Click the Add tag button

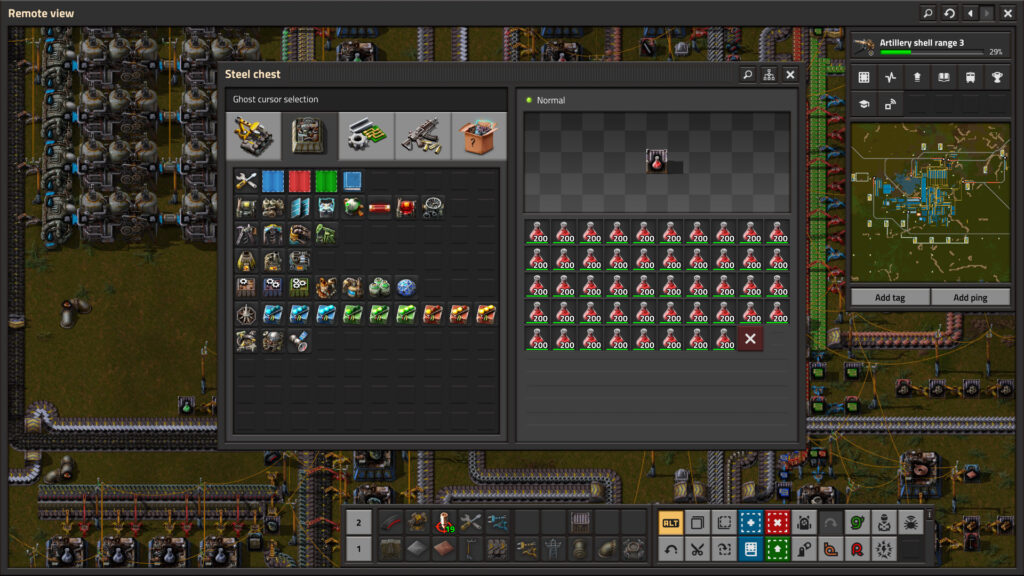coord(889,297)
